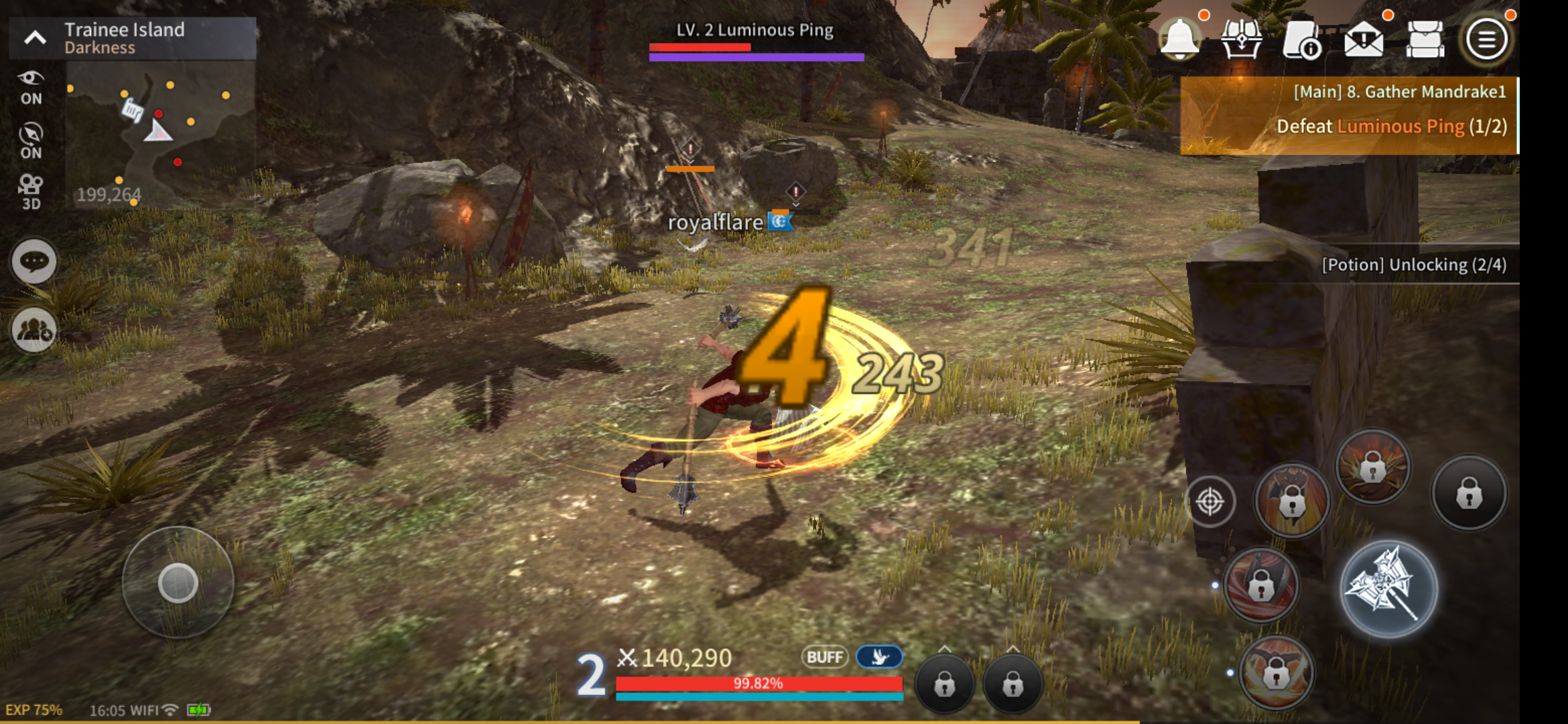Screen dimensions: 1568x724
Task: Toggle the compass ON setting
Action: coord(31,139)
